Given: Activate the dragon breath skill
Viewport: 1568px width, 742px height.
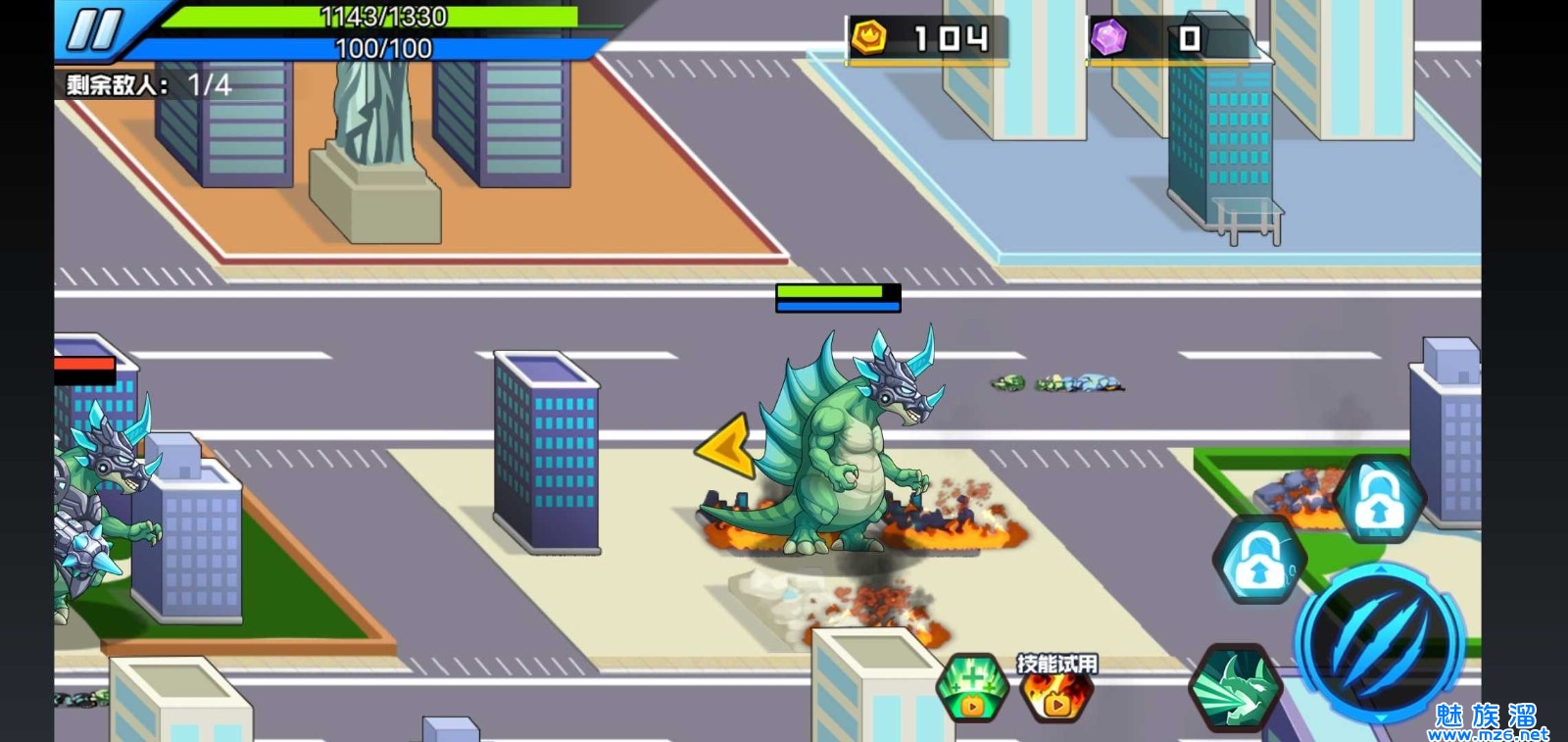Looking at the screenshot, I should (1235, 687).
